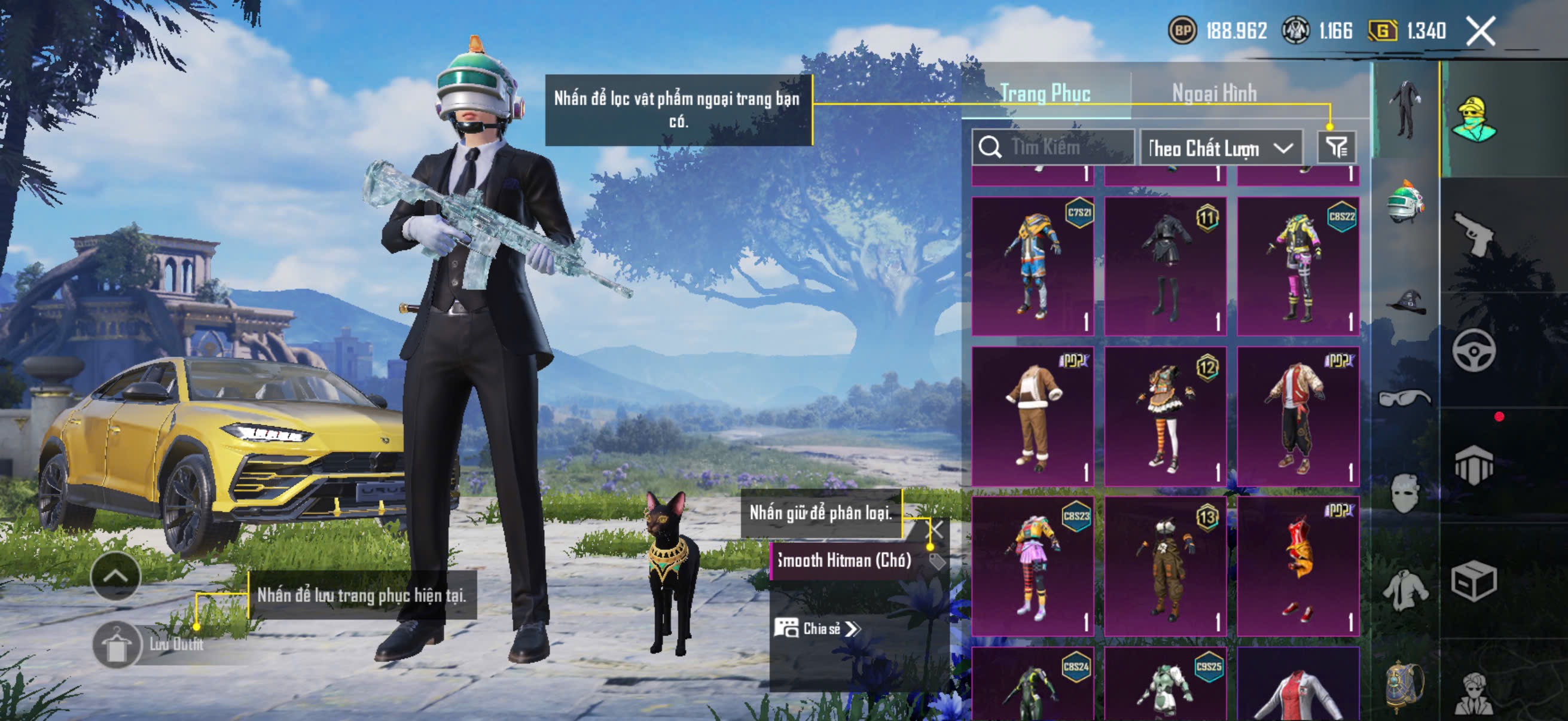Choose the C8S22 neon pink outfit
Image resolution: width=1568 pixels, height=721 pixels.
pos(1298,266)
